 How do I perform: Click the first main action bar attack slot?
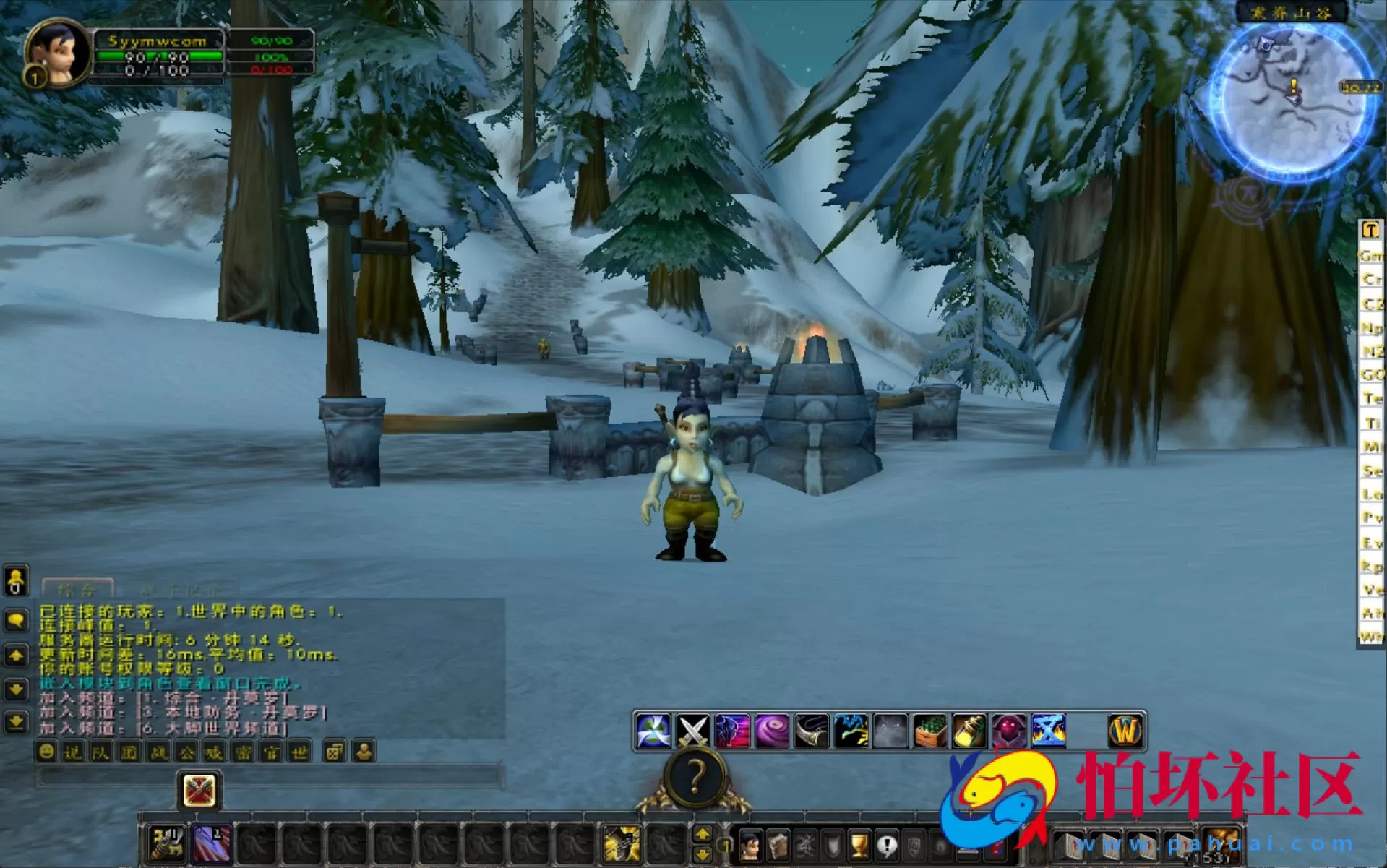(167, 843)
